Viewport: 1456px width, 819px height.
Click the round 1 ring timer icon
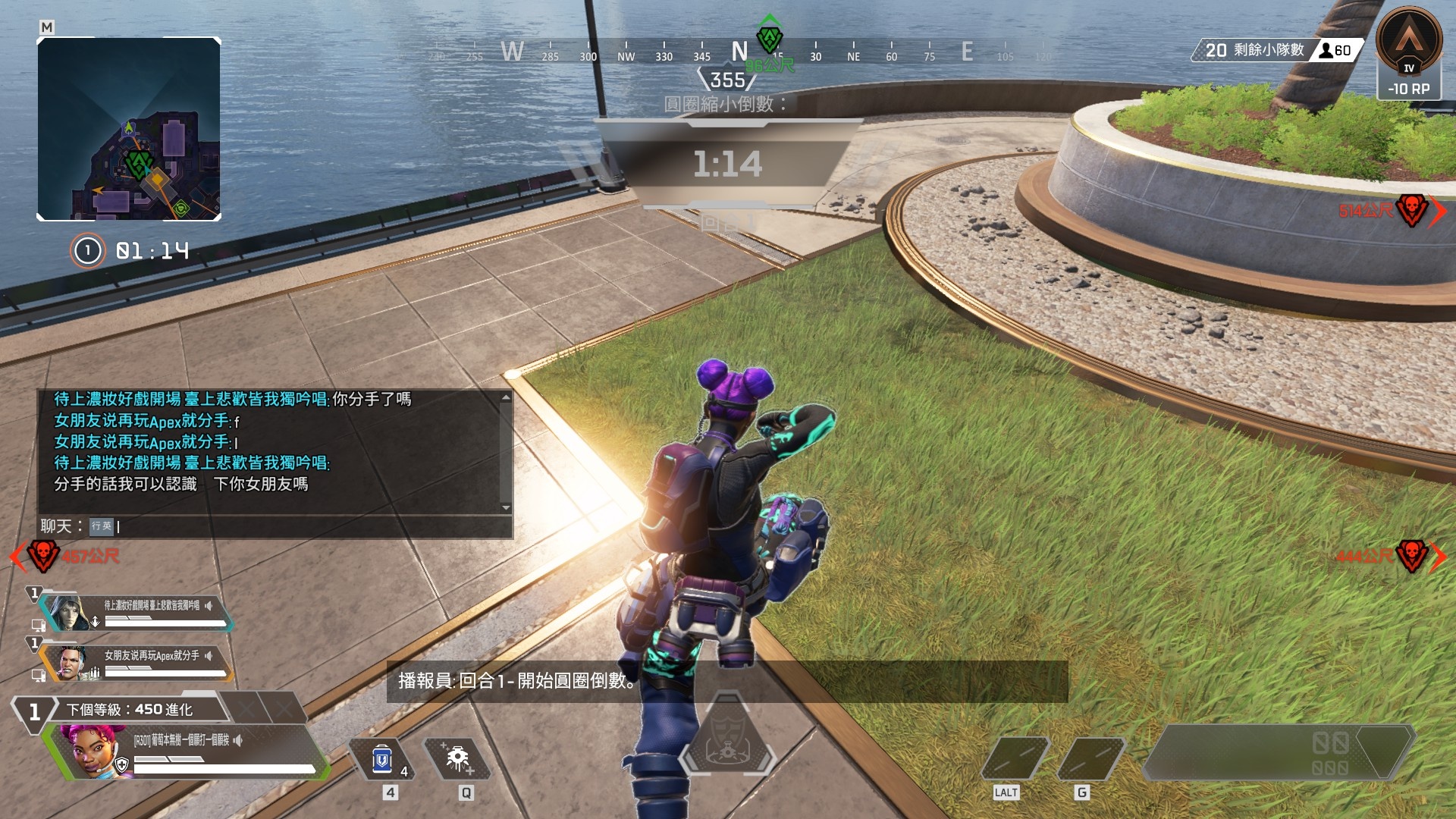pos(87,250)
